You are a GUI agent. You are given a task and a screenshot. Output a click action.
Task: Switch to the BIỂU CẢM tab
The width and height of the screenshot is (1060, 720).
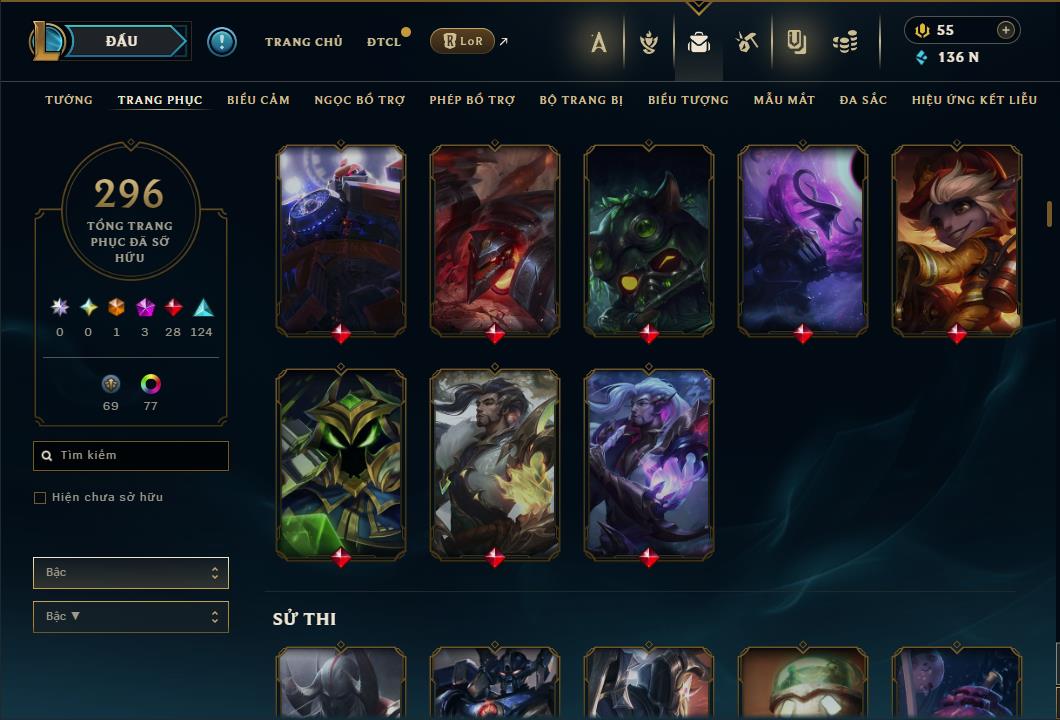click(258, 100)
